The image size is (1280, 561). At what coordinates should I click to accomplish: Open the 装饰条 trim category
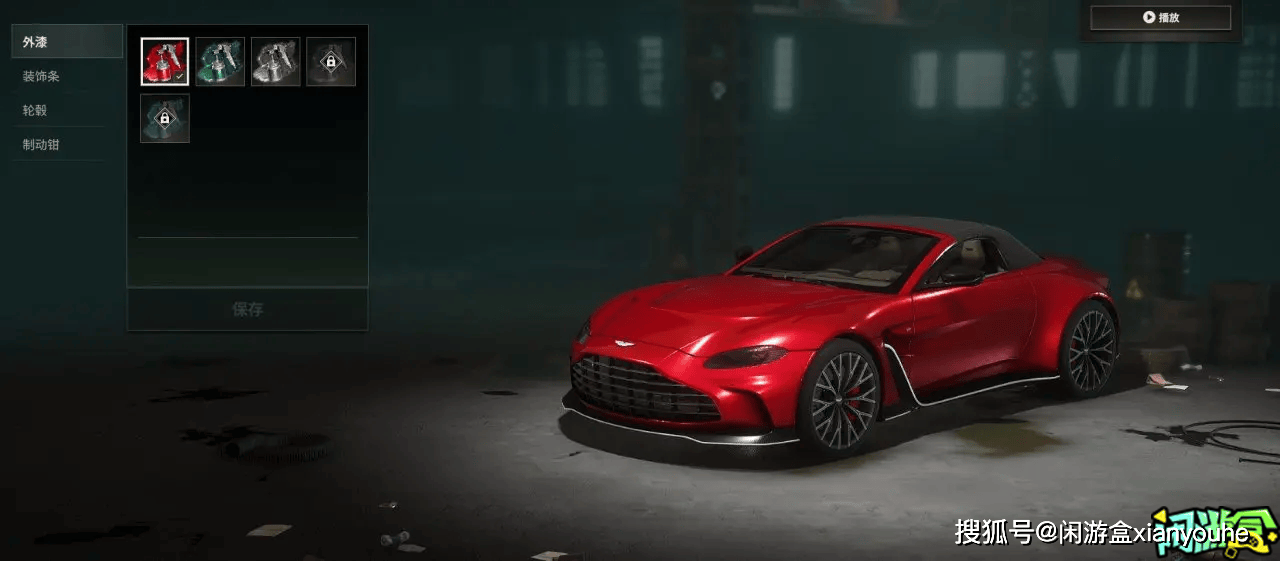66,76
